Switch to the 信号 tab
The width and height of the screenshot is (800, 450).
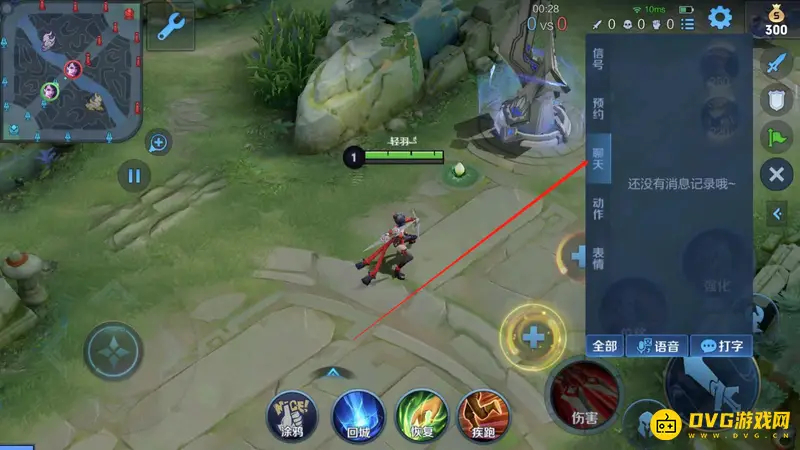(598, 58)
